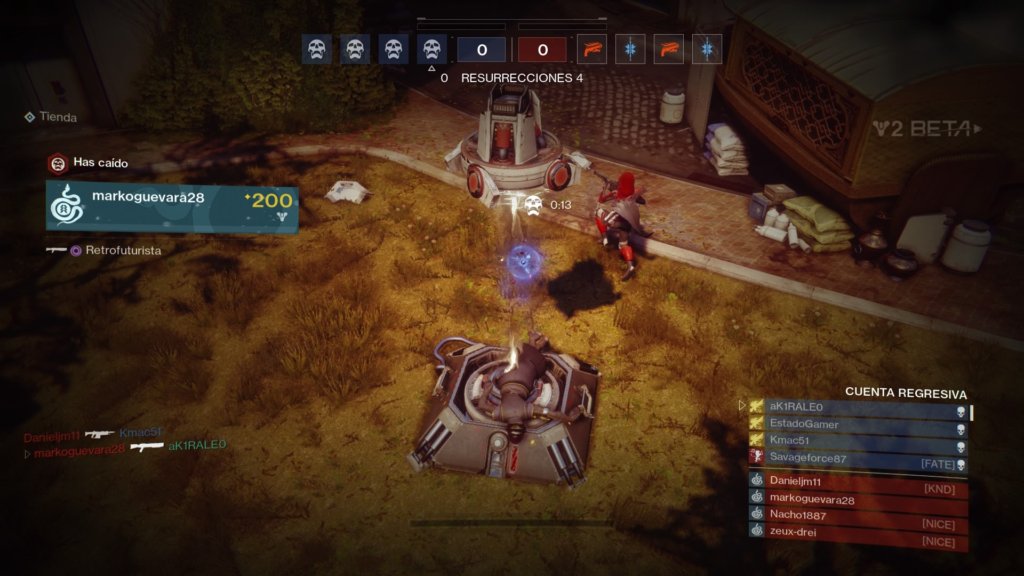Screen dimensions: 1024x576
Task: Select the Savageforce87 player row
Action: point(858,458)
